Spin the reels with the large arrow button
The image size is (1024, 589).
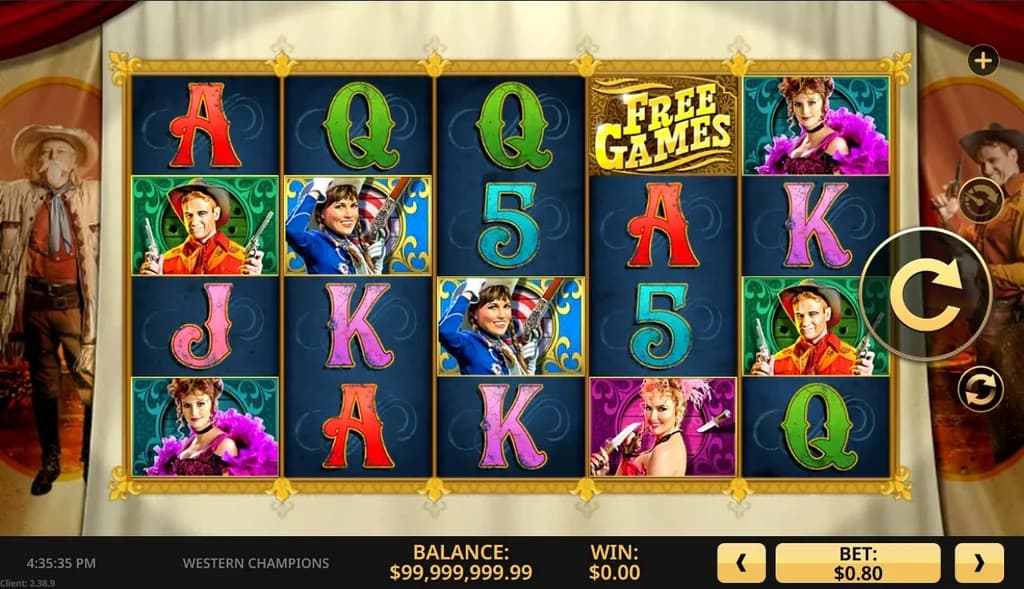coord(925,294)
